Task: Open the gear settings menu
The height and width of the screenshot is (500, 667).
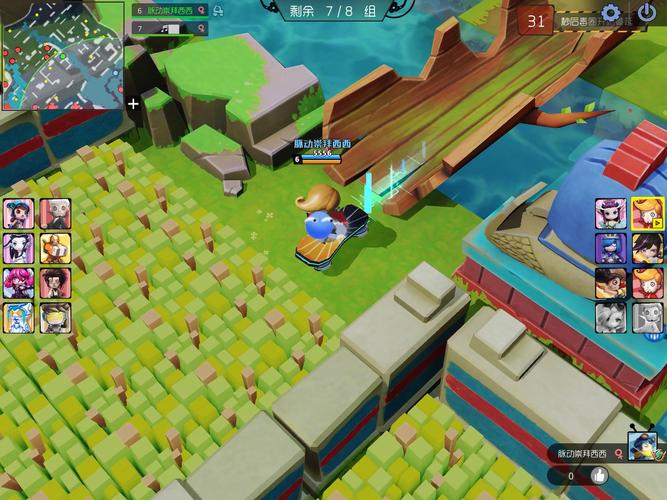Action: (611, 15)
